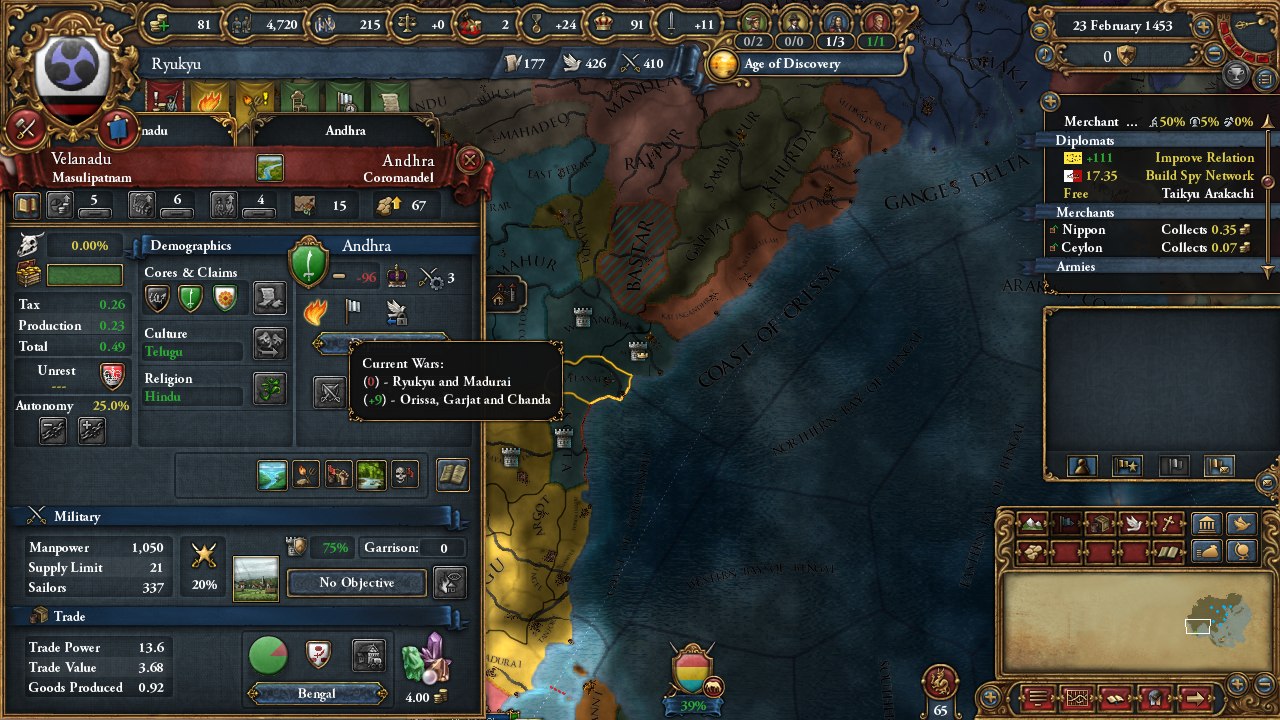Click the Improve Relation diplomat entry
The height and width of the screenshot is (720, 1280).
(1206, 157)
